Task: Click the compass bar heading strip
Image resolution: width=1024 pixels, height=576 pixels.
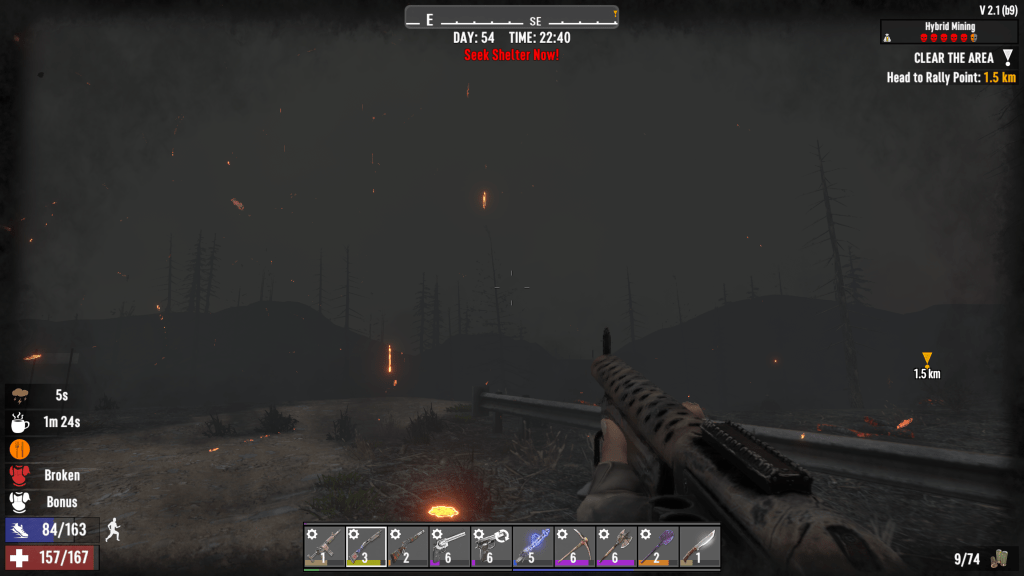Action: [x=512, y=18]
